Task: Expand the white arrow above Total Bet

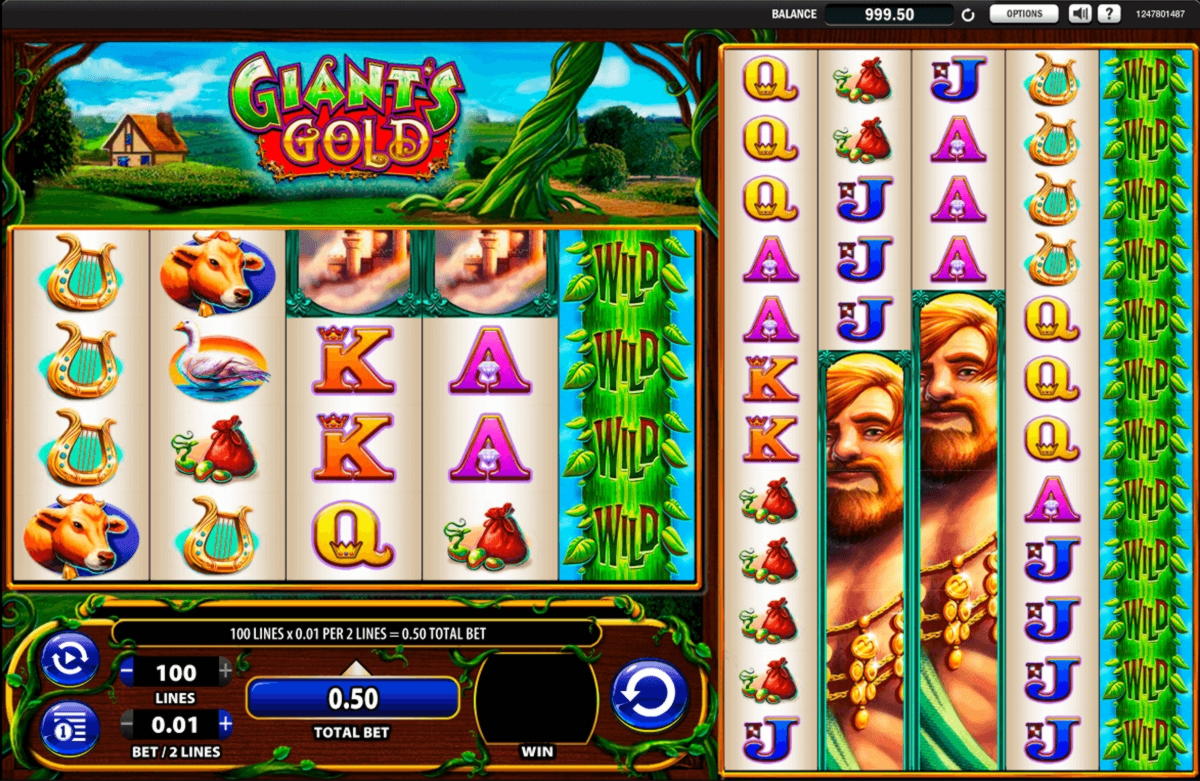Action: (x=352, y=668)
